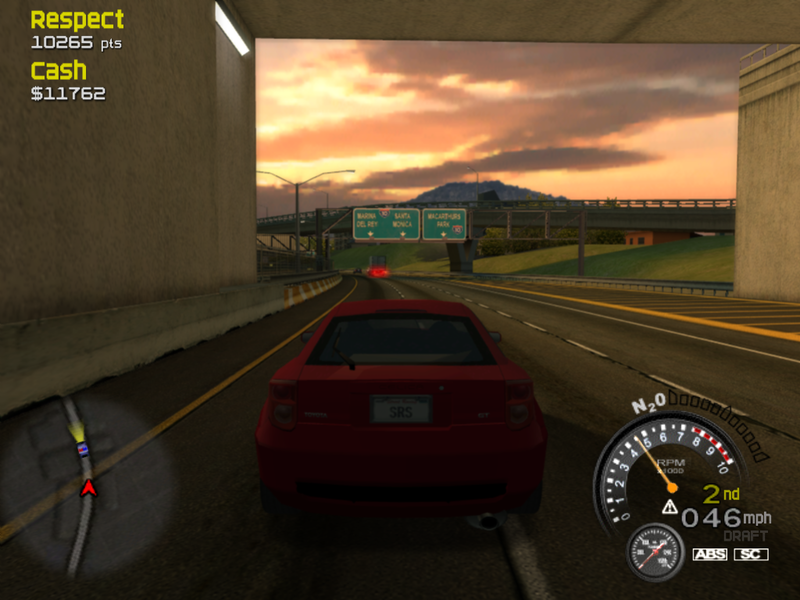
Task: Select the red player arrow on the minimap
Action: [x=88, y=487]
